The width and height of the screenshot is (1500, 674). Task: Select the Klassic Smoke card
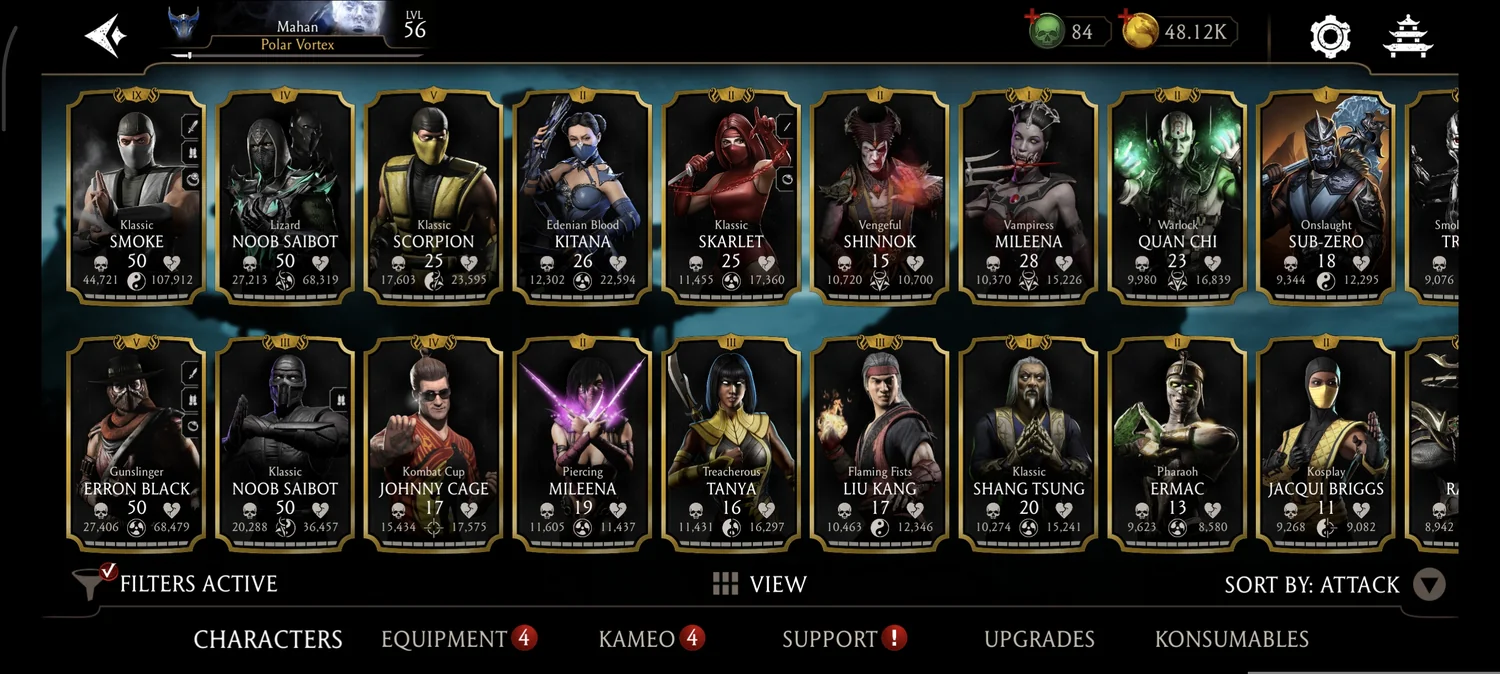(x=137, y=195)
